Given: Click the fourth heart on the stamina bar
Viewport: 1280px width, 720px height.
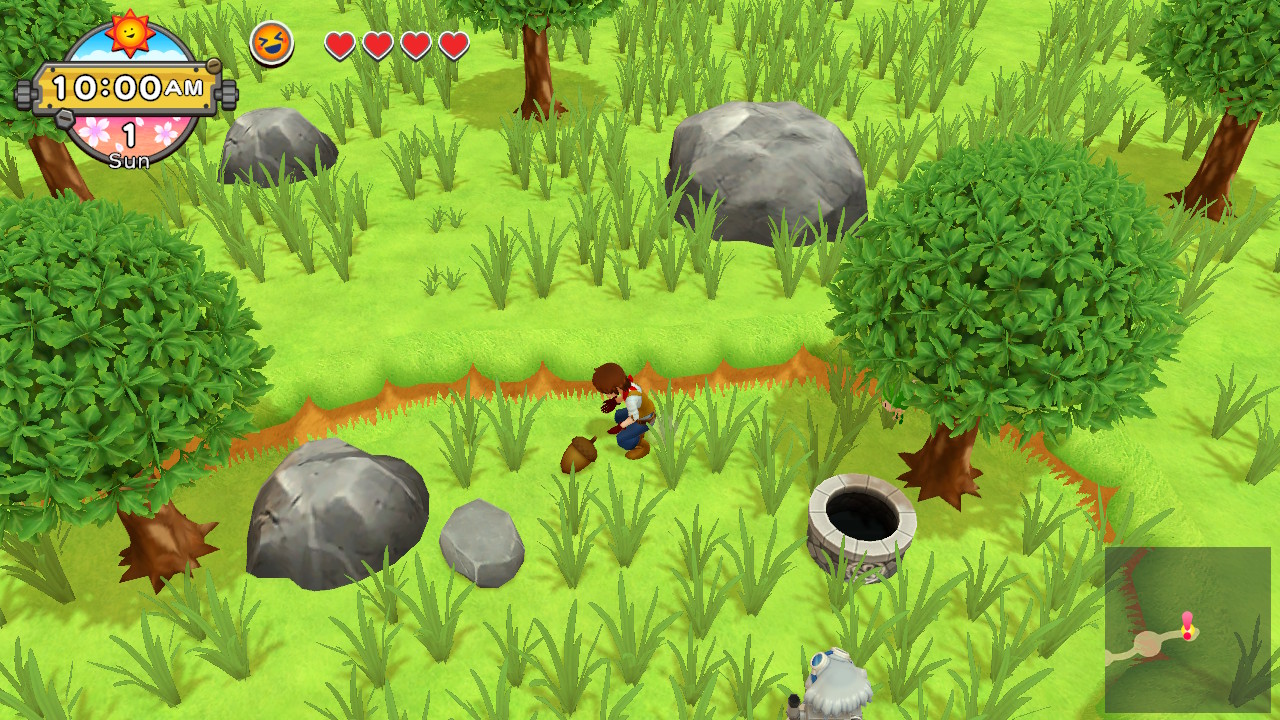Looking at the screenshot, I should (x=455, y=44).
